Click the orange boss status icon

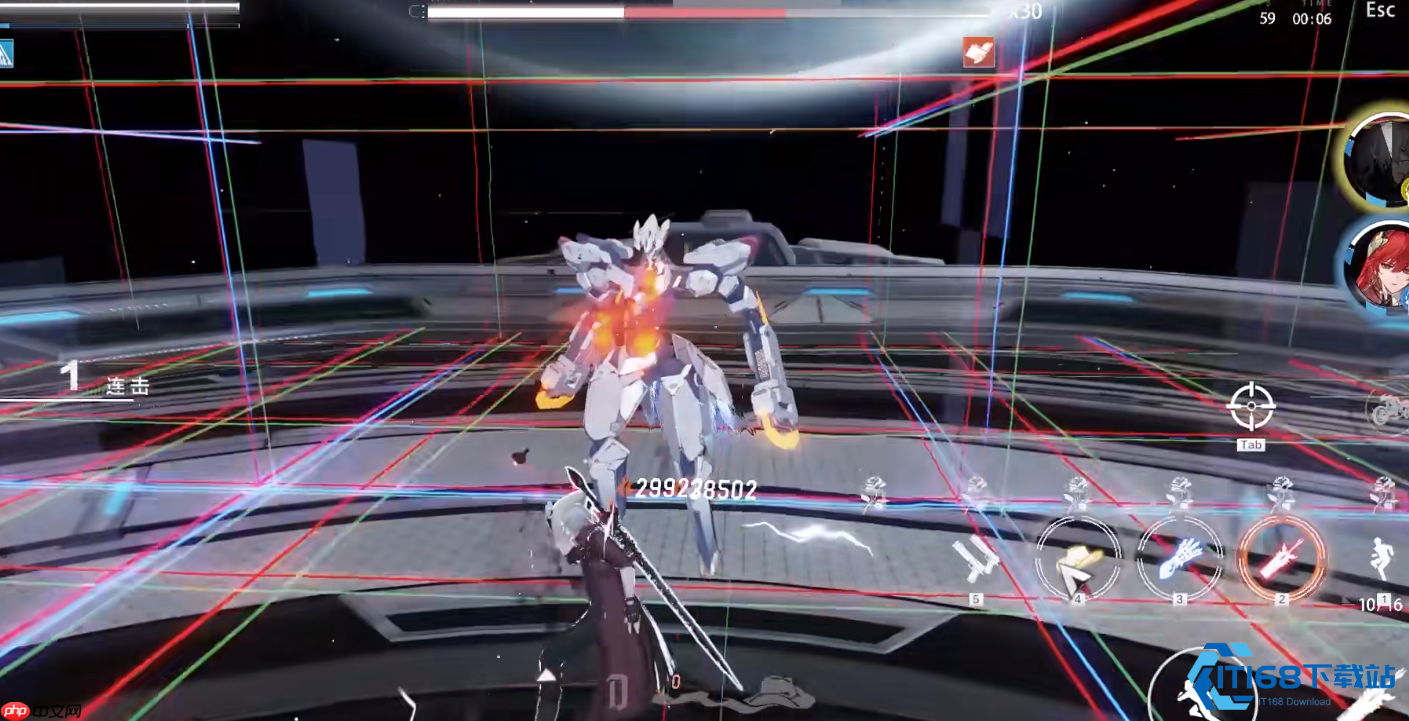point(979,53)
